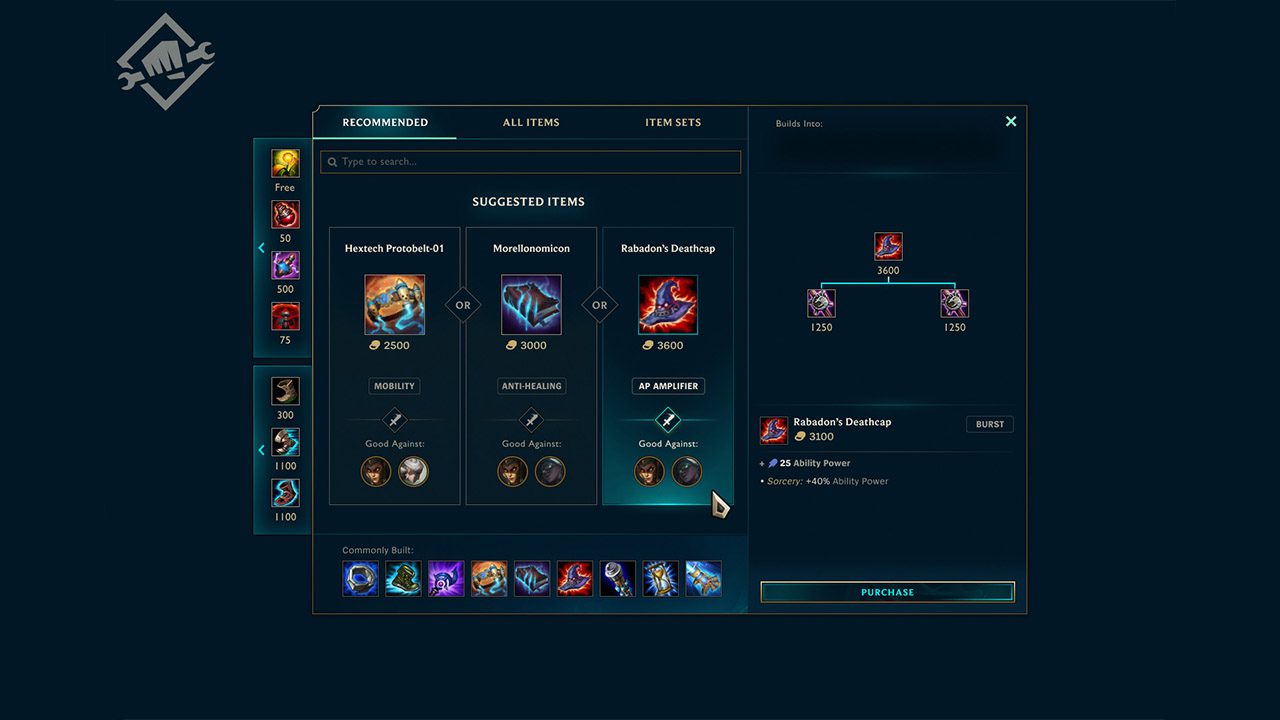Select the 3600 gold Deathcap at tree top
Image resolution: width=1280 pixels, height=720 pixels.
(888, 247)
